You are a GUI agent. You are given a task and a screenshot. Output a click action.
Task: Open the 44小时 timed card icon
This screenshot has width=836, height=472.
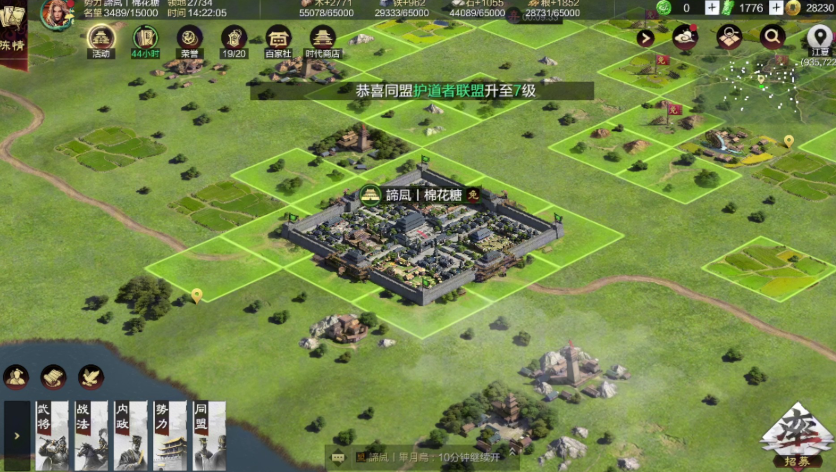pyautogui.click(x=145, y=39)
